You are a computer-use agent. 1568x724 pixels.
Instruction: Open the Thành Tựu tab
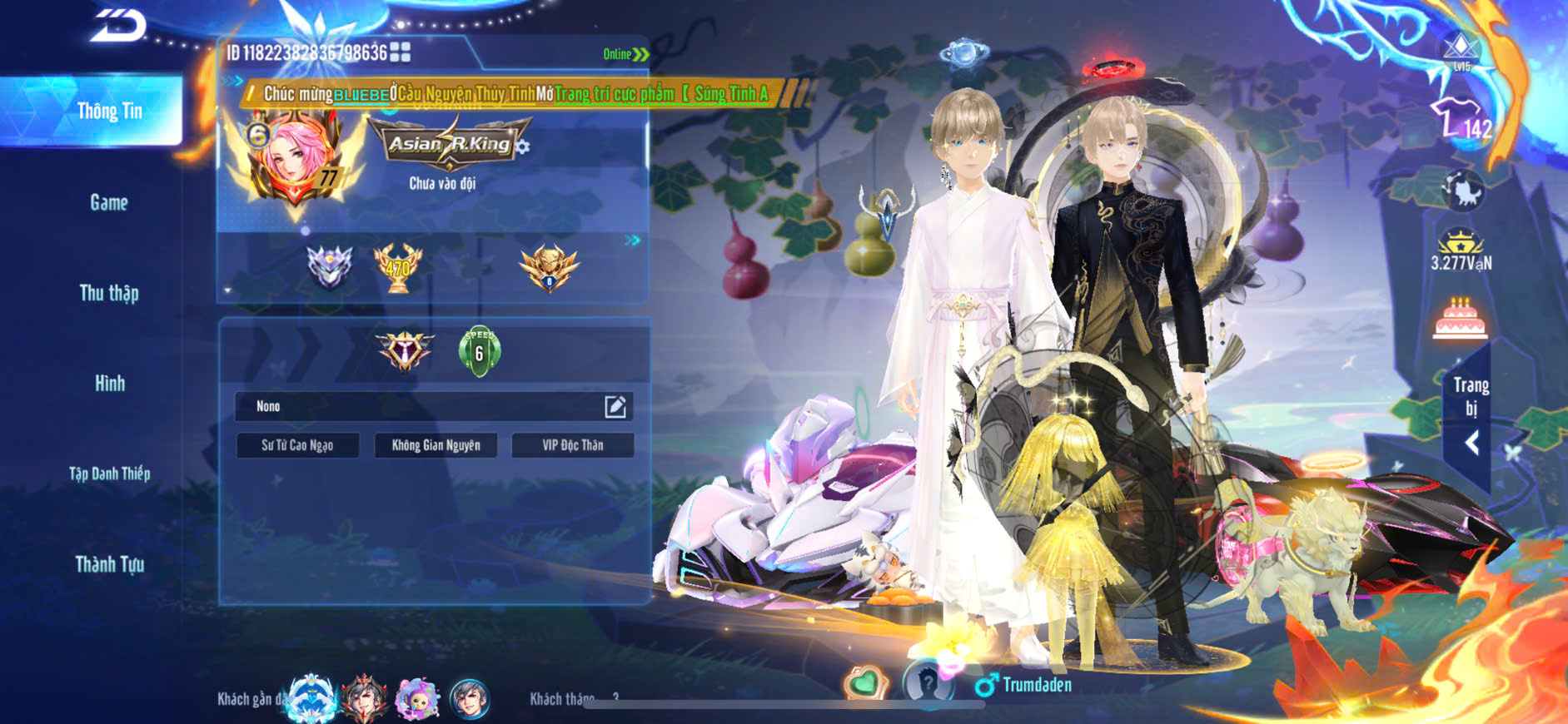point(109,564)
